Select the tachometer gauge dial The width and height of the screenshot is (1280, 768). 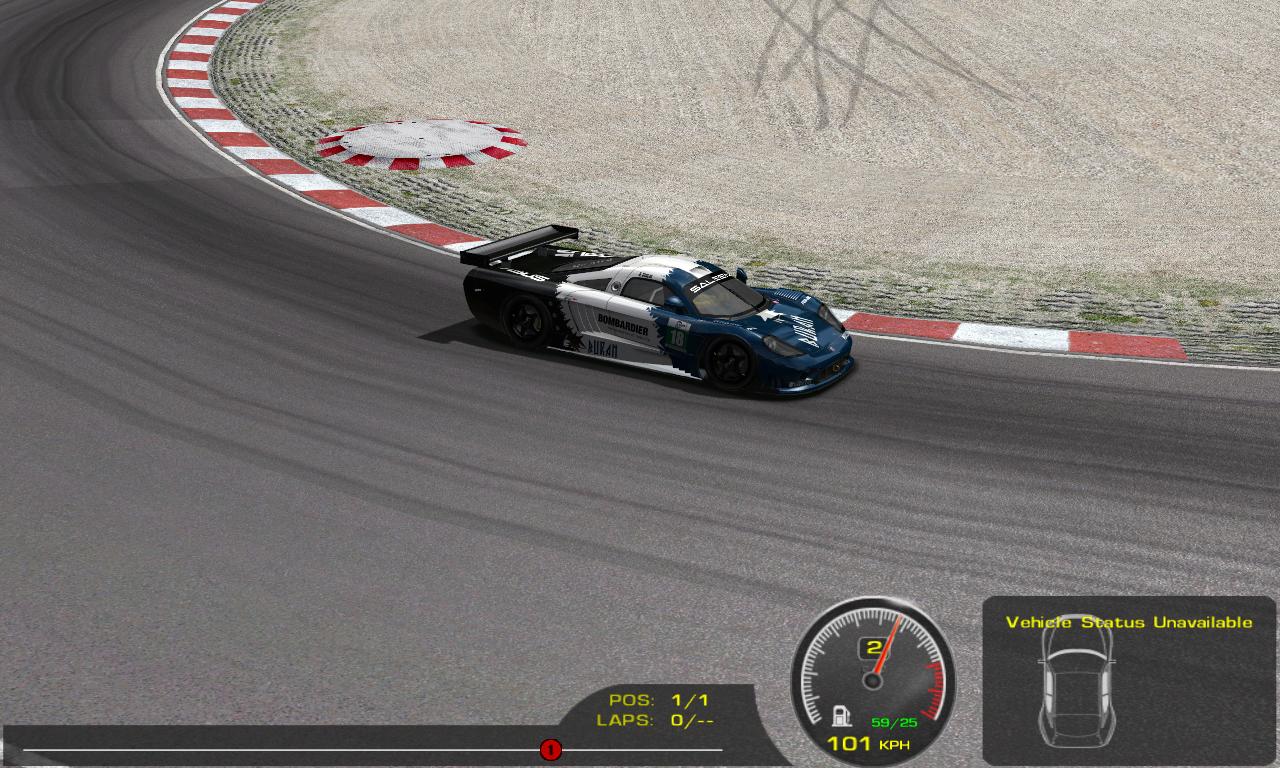tap(873, 672)
